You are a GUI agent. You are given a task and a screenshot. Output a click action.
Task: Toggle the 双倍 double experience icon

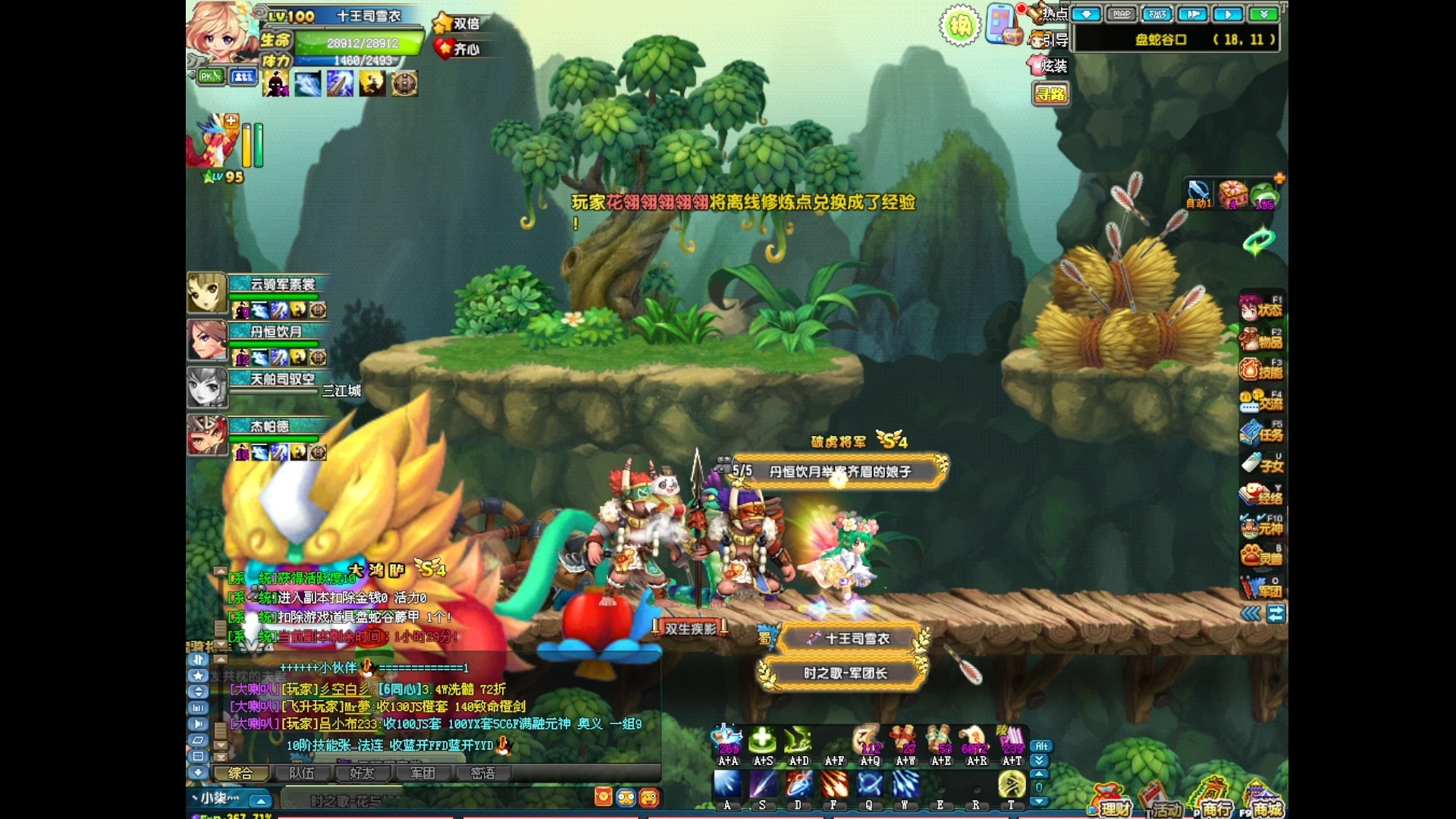[x=457, y=24]
